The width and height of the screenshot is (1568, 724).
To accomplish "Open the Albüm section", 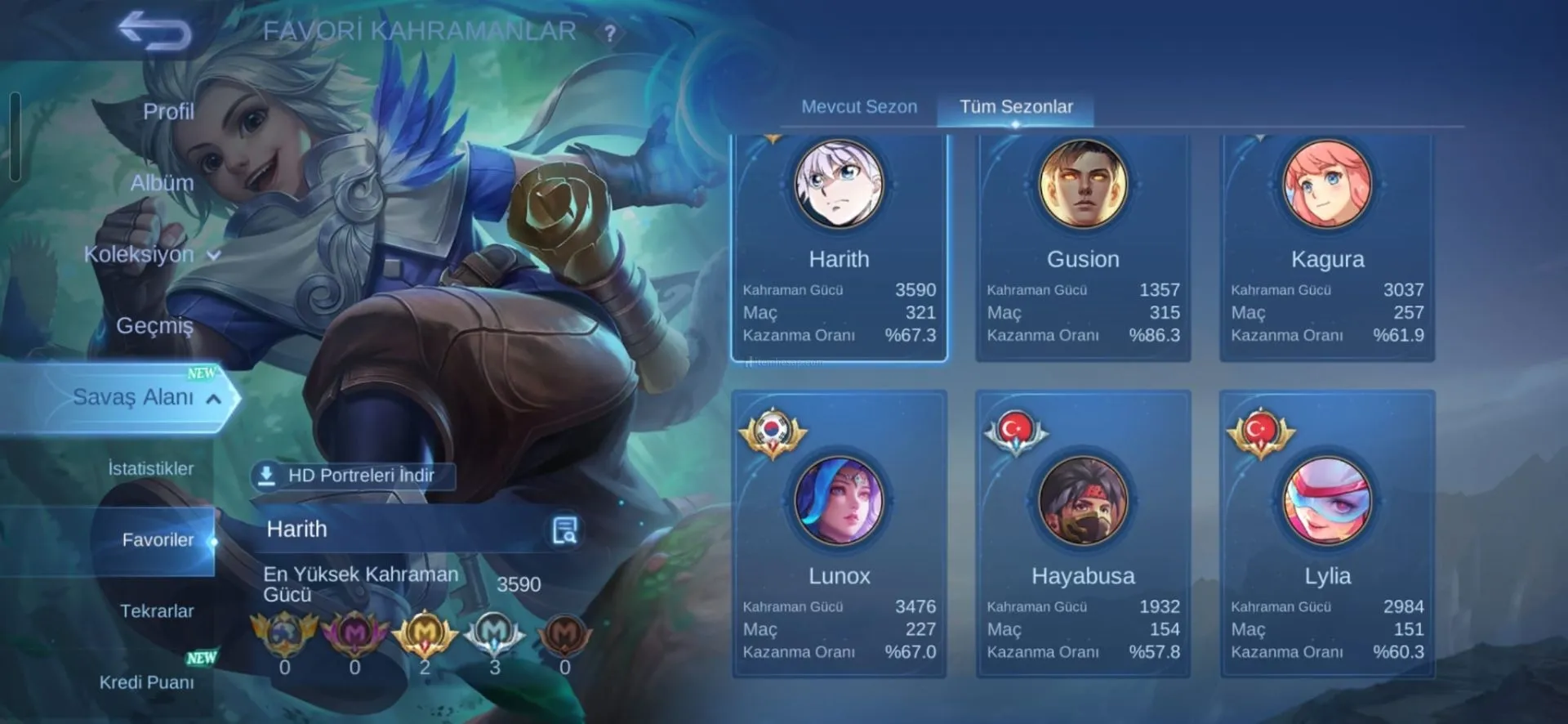I will (x=162, y=183).
